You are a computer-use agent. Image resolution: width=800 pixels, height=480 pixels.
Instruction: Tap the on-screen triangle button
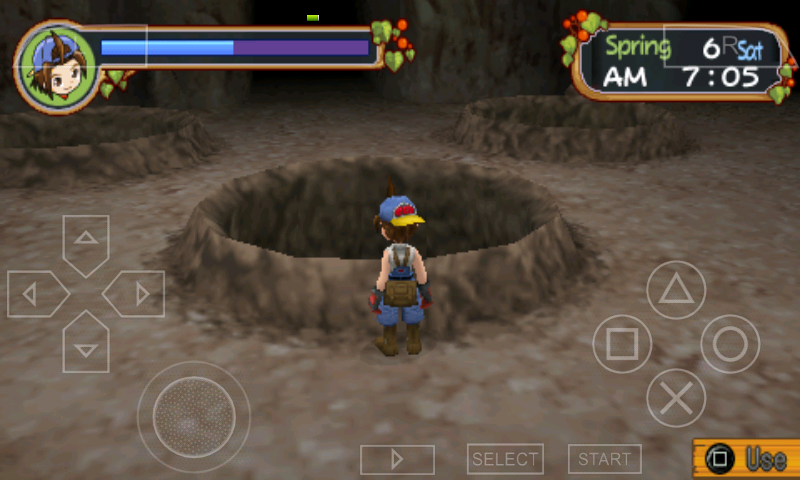tap(676, 290)
